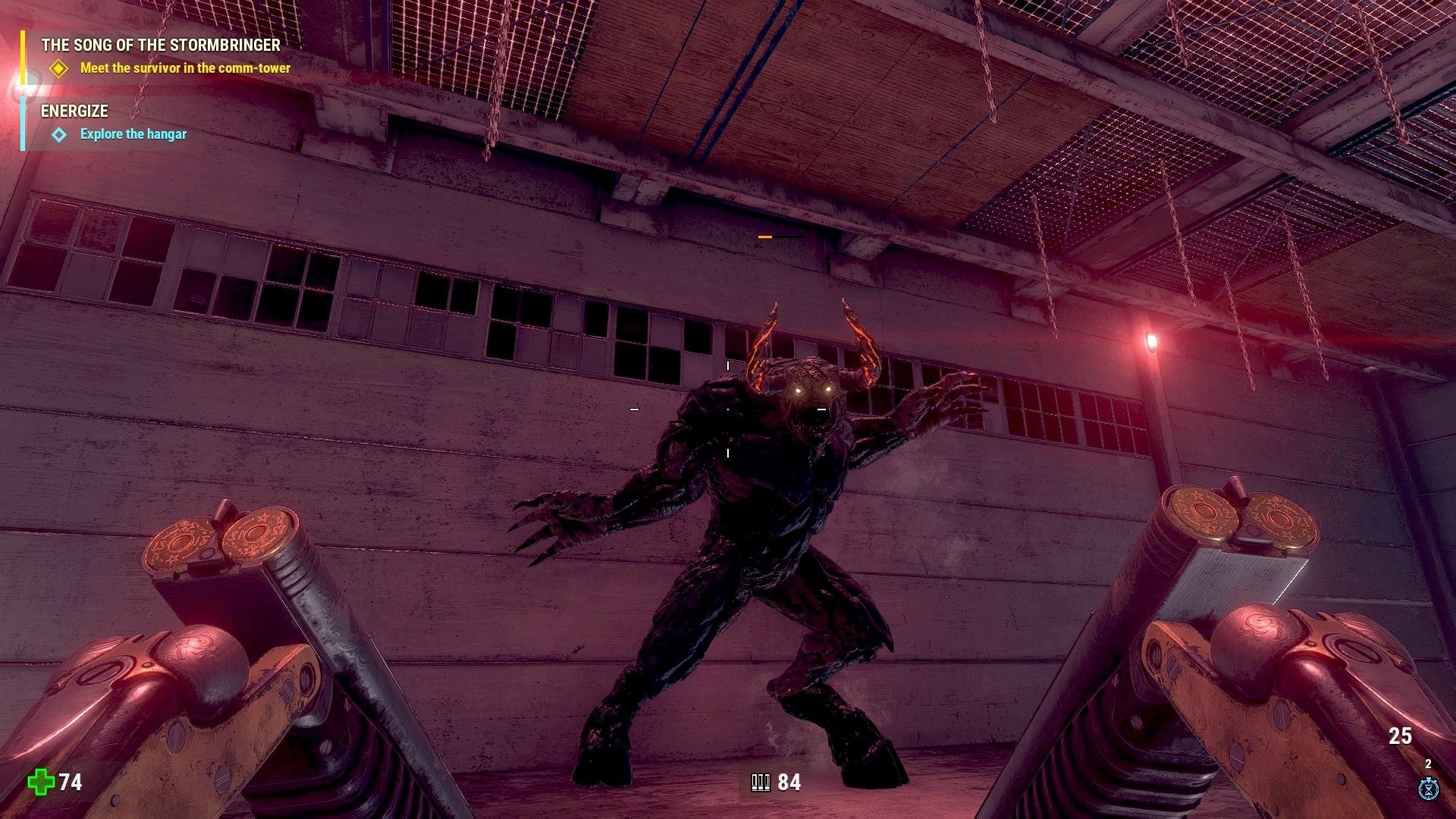Select The Song of the Stormbringer objective tracker
1456x819 pixels.
161,45
